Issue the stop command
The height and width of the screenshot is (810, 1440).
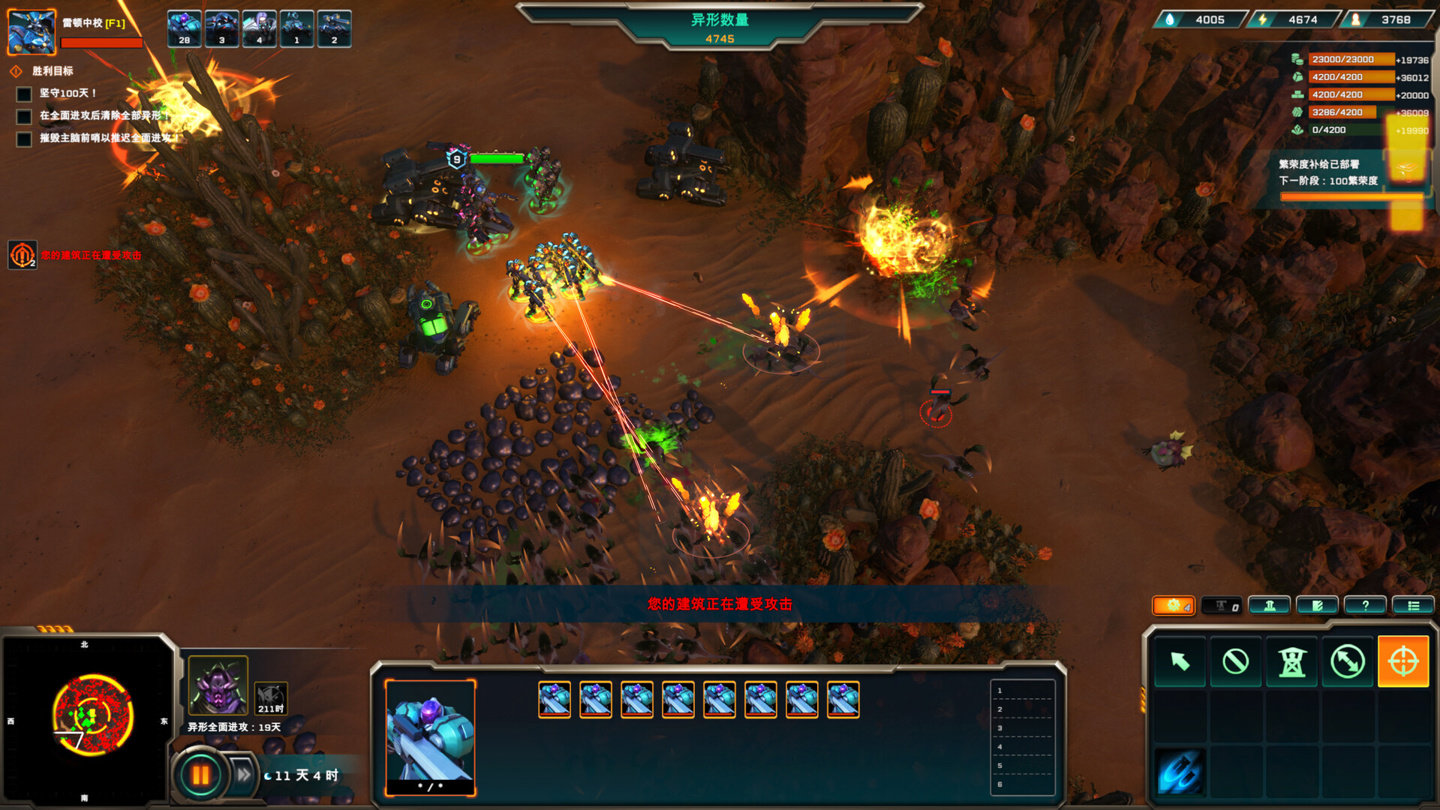(x=1235, y=661)
